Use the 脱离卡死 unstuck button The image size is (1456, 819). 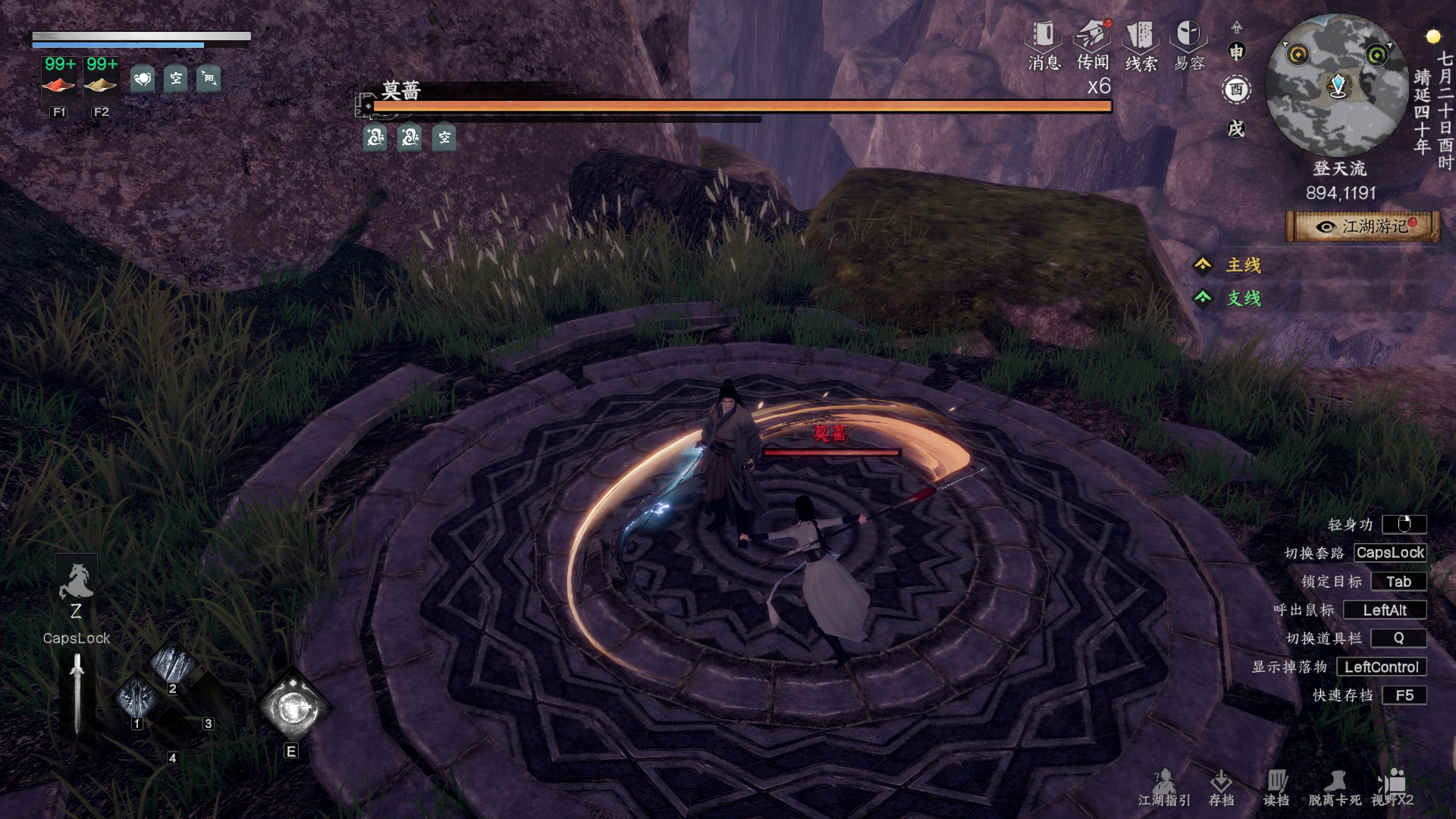pos(1335,787)
